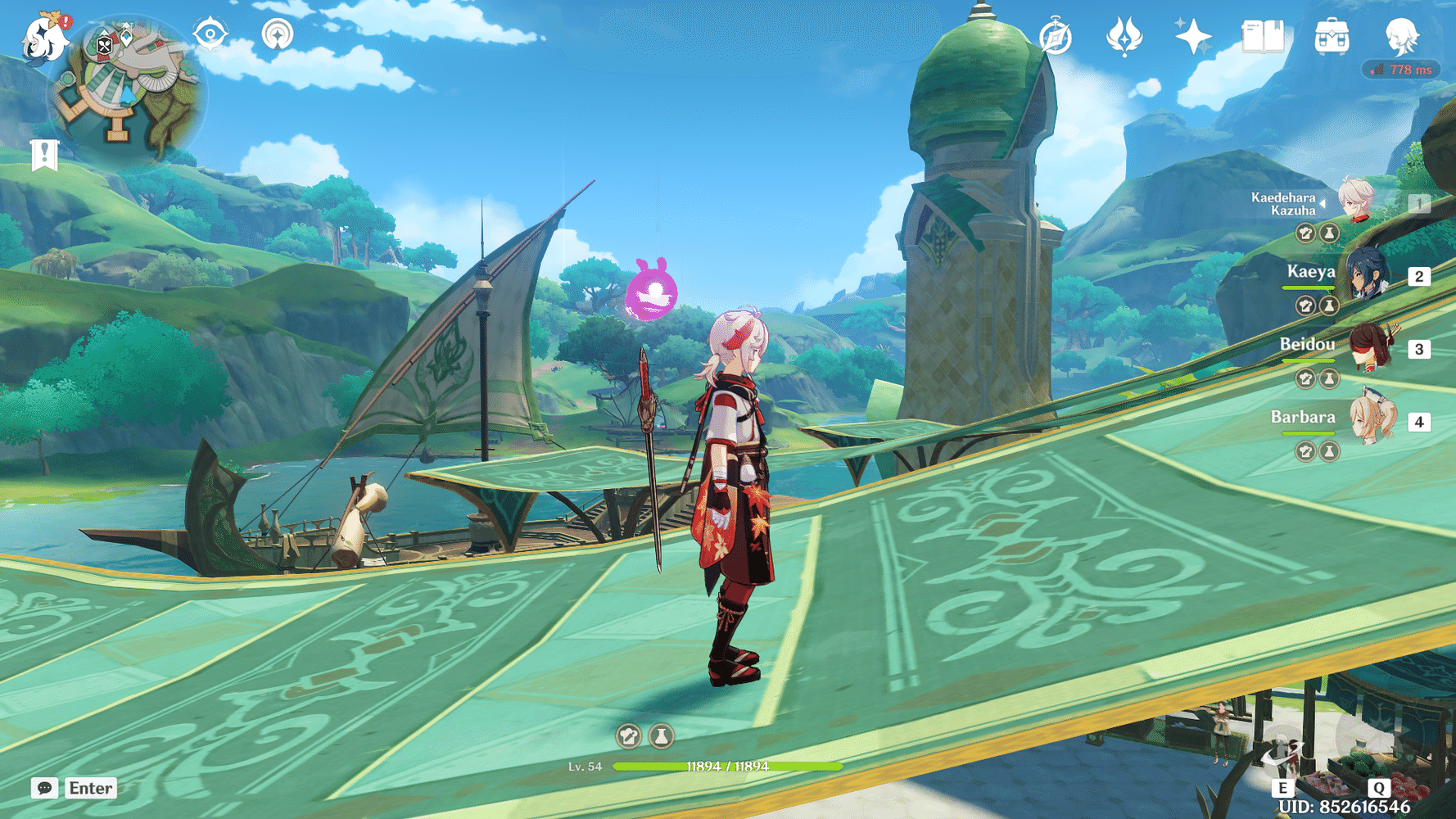Viewport: 1456px width, 819px height.
Task: Open the Character screen with the head icon
Action: 1404,35
